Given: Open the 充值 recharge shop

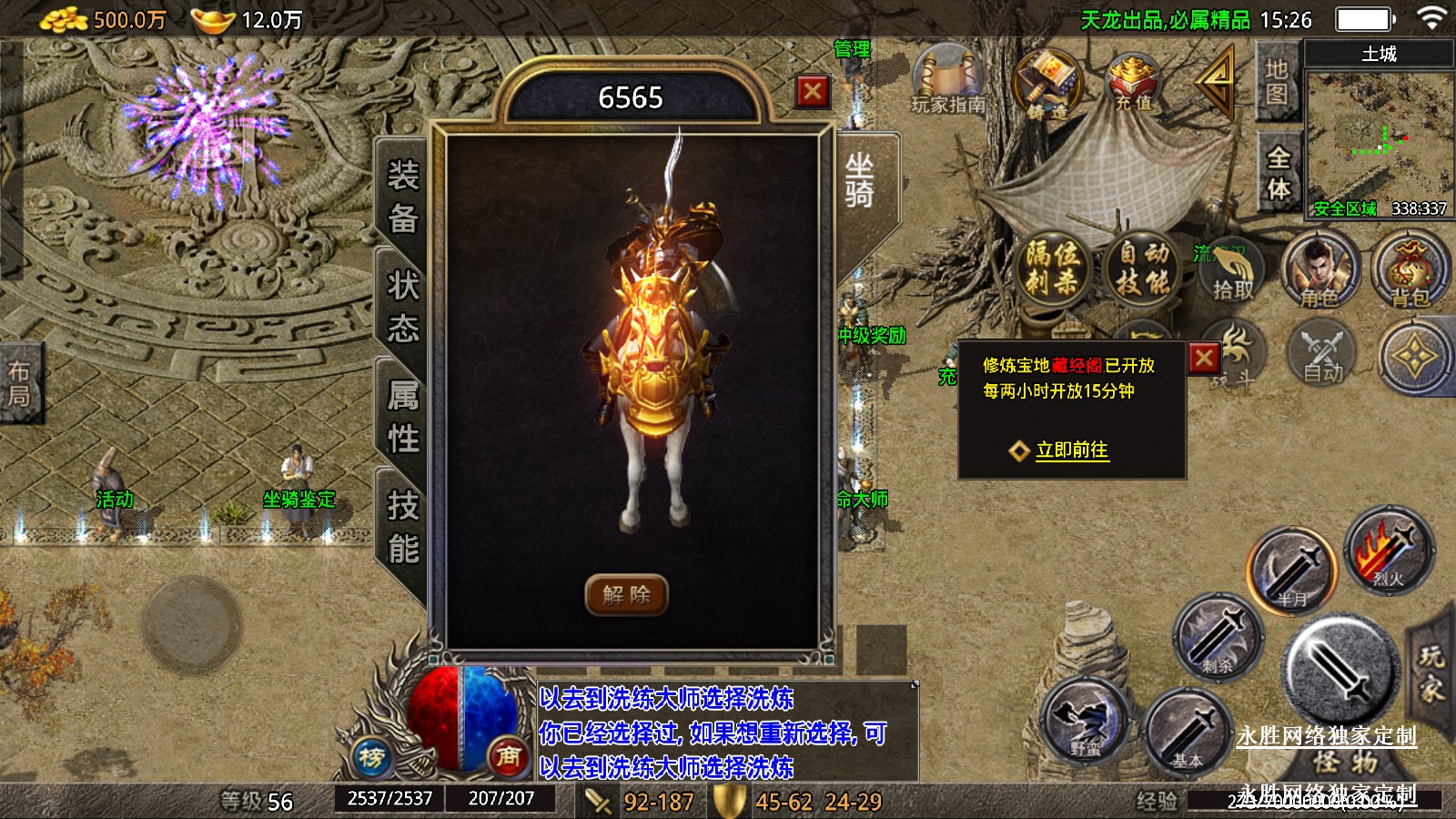Looking at the screenshot, I should (x=1133, y=84).
